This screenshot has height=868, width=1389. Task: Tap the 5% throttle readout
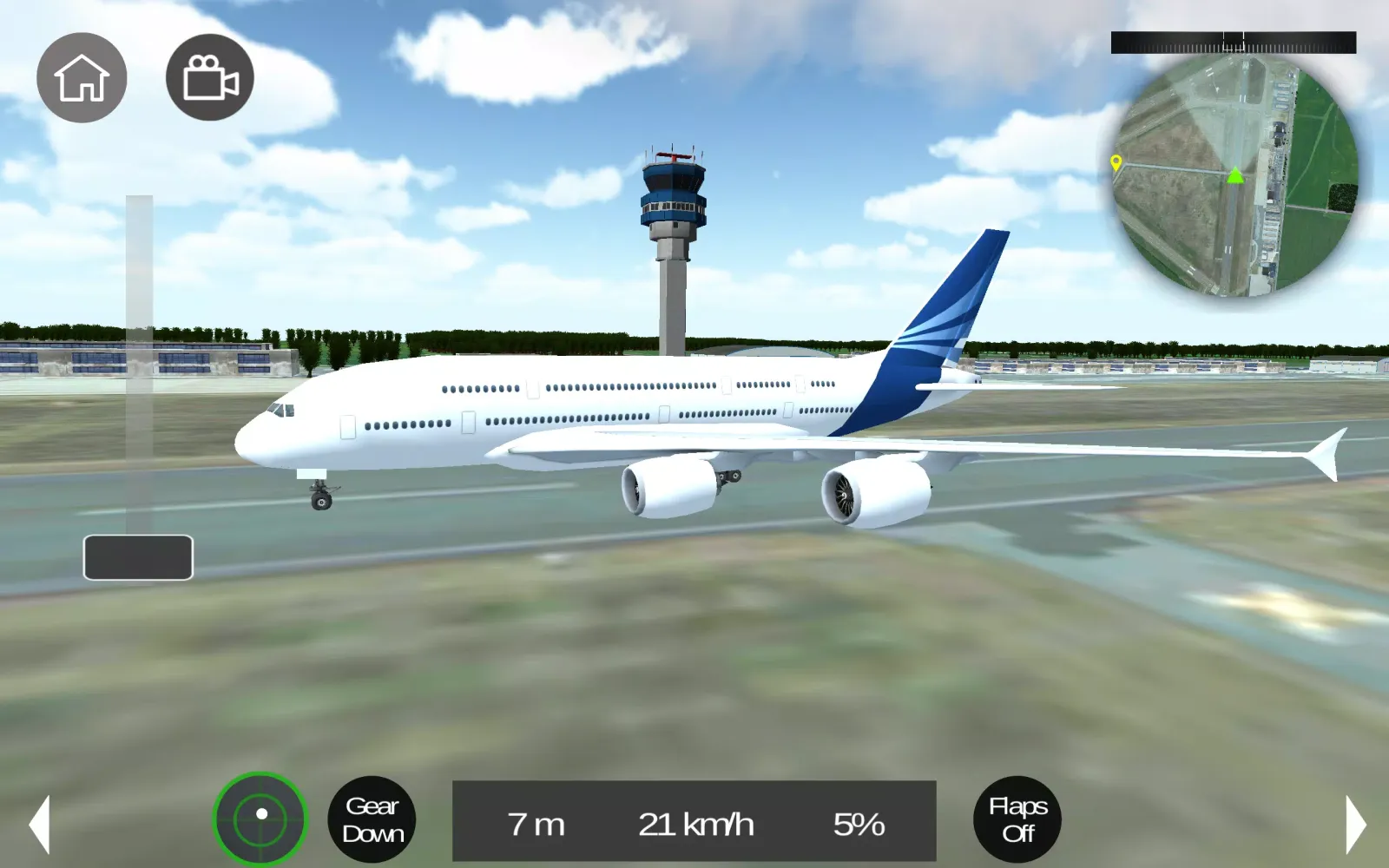pos(858,825)
